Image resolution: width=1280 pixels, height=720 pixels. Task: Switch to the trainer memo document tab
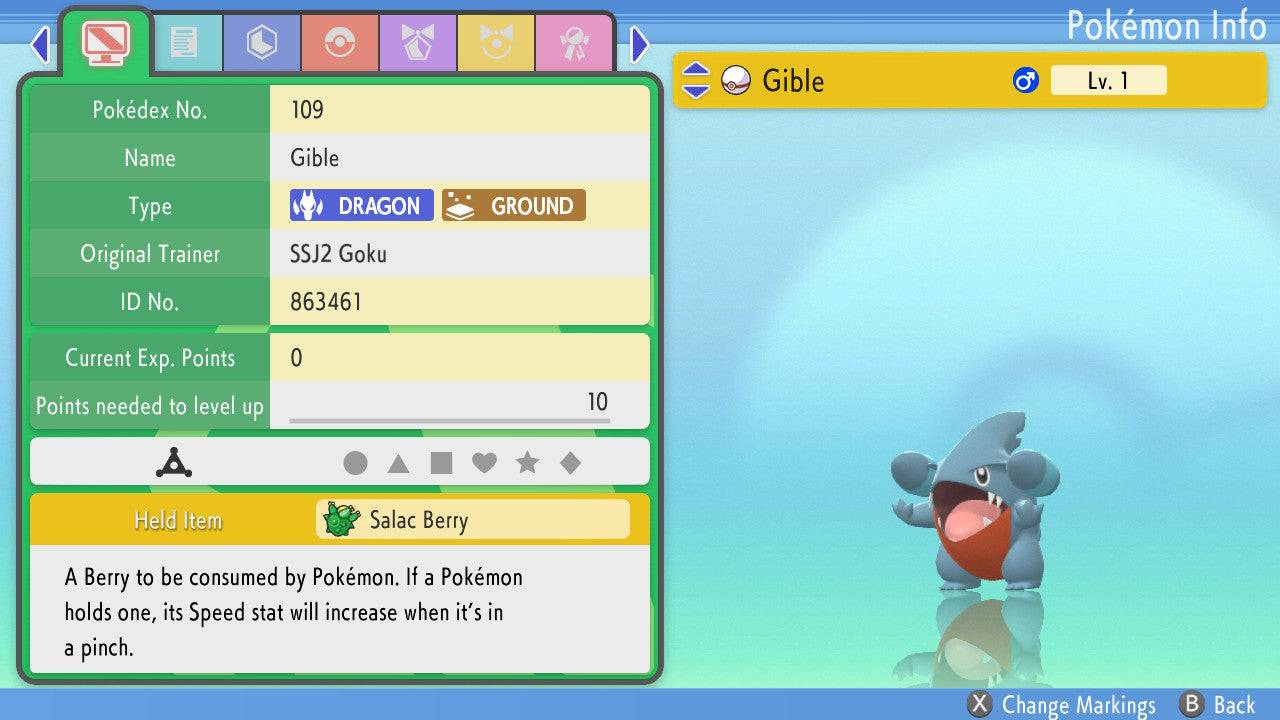[183, 43]
